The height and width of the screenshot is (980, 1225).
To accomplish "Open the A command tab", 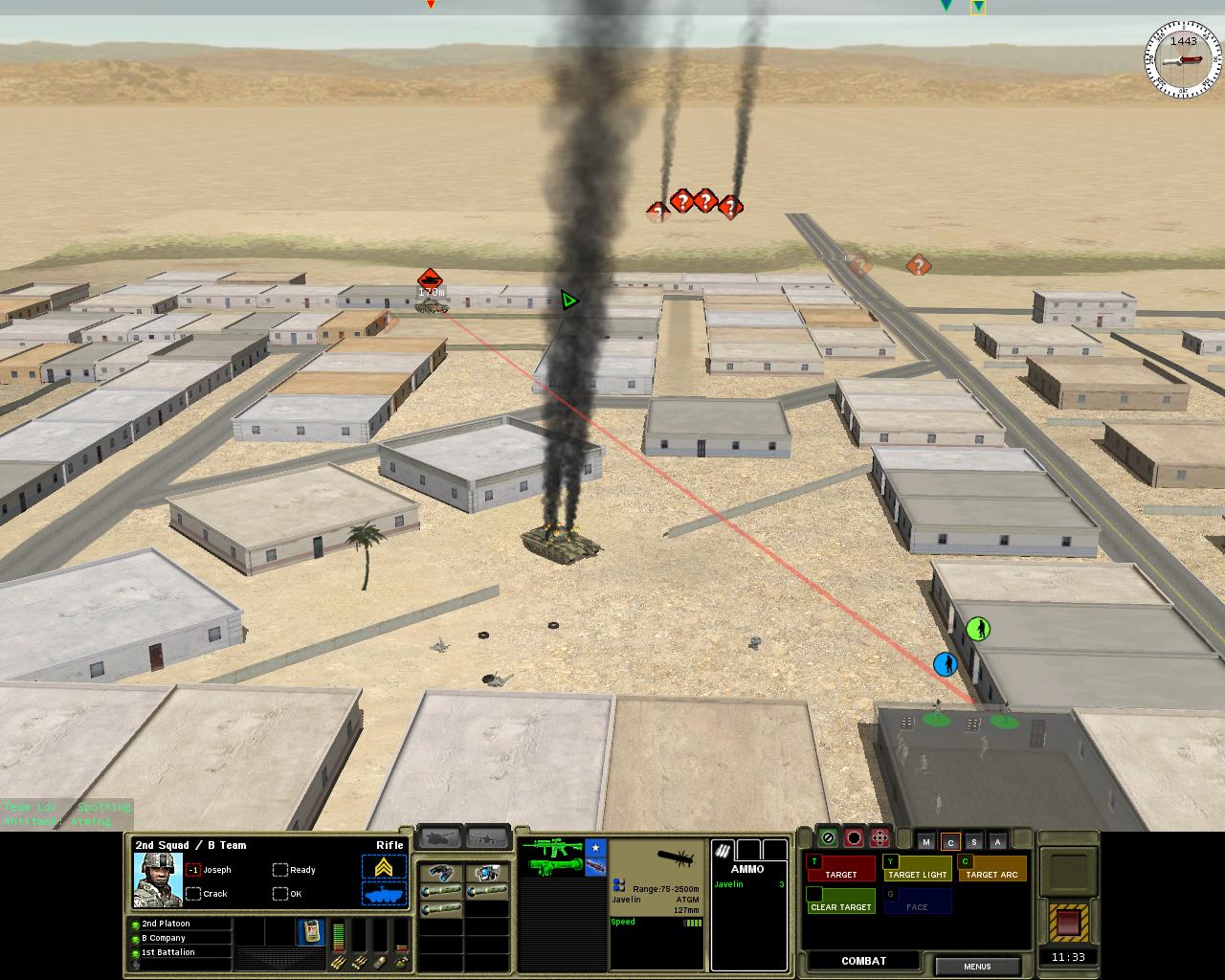I will pyautogui.click(x=998, y=842).
